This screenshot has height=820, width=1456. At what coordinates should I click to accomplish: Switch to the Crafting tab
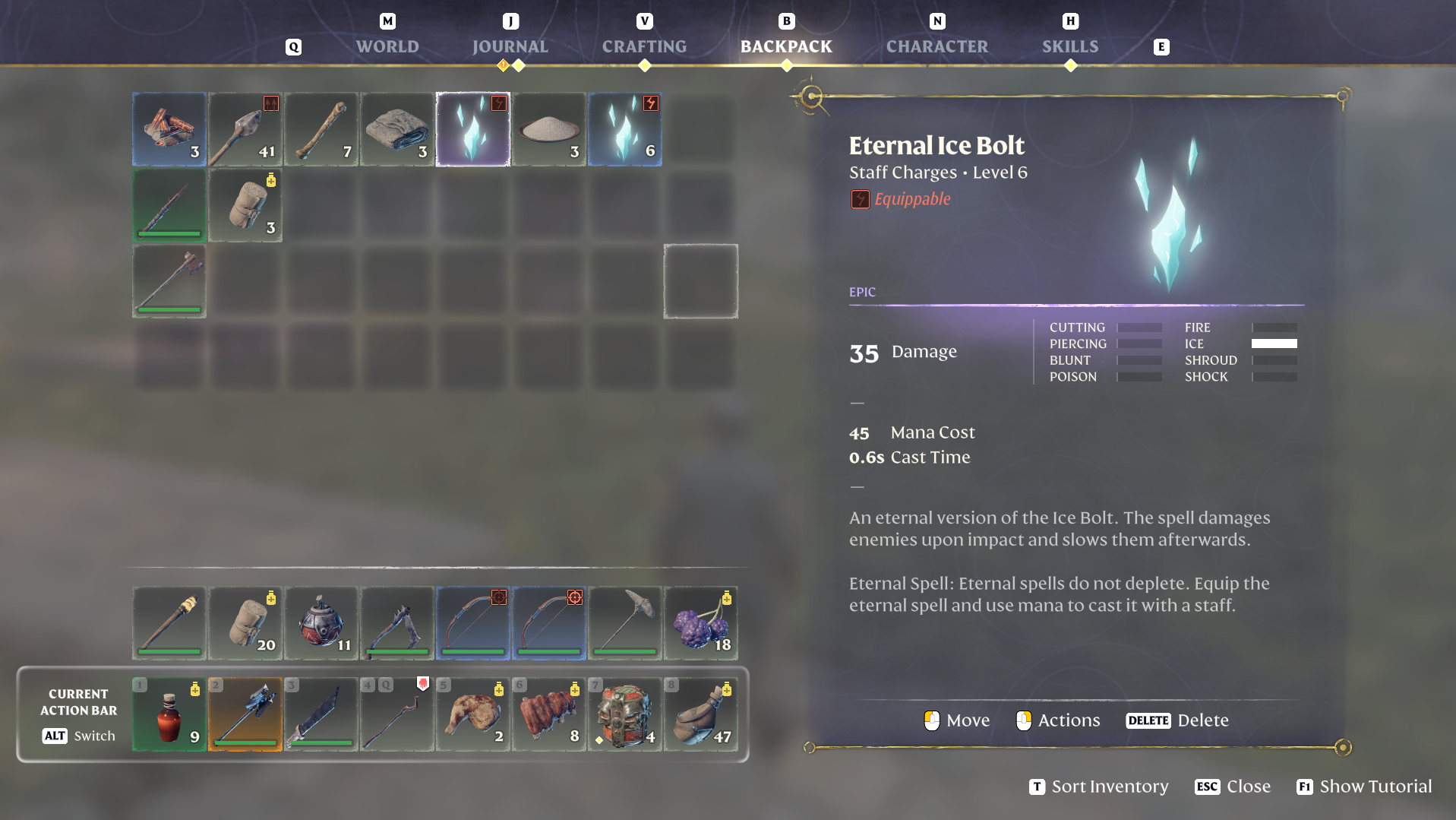pos(644,46)
